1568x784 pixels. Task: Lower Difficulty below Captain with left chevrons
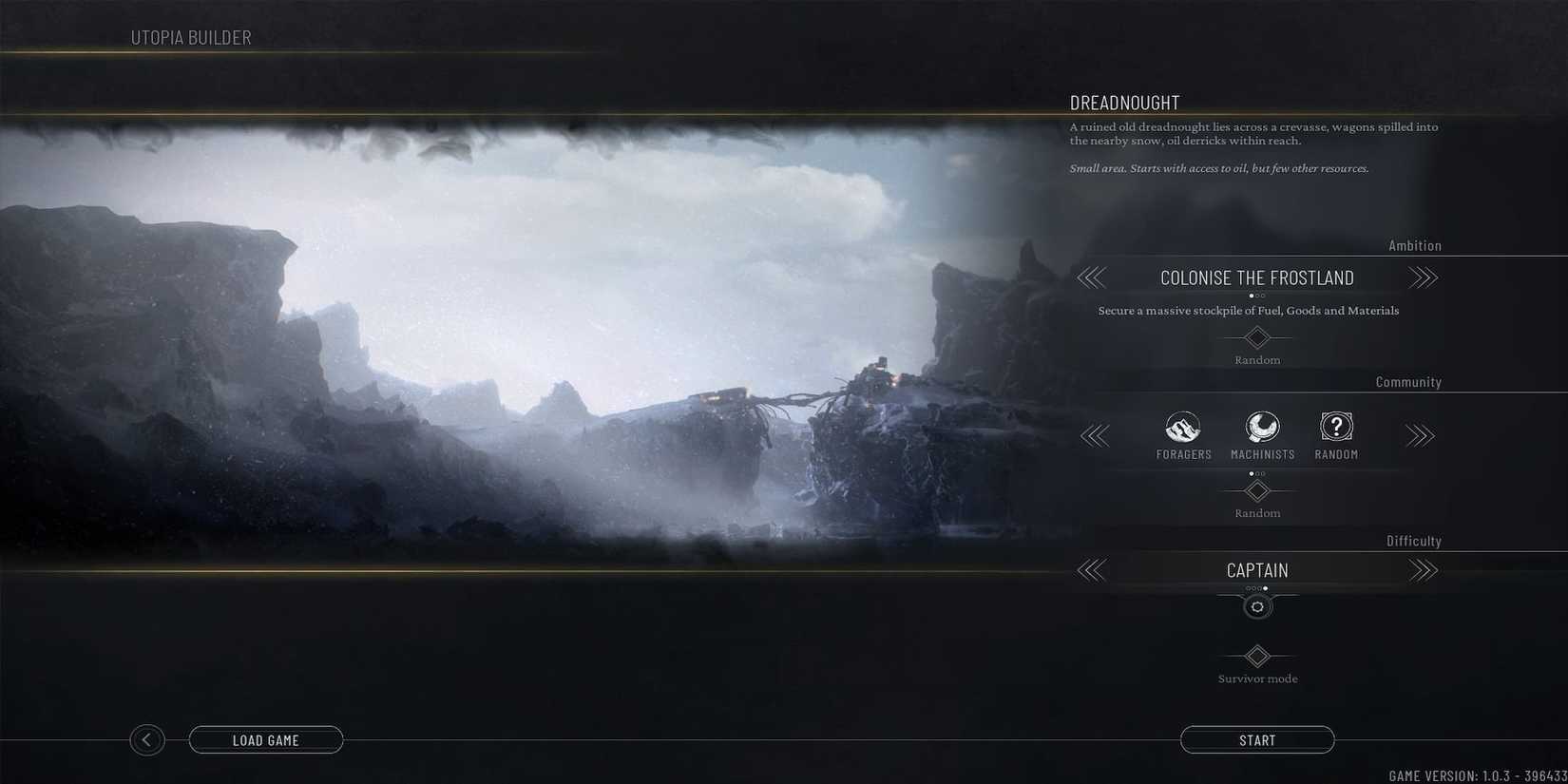pyautogui.click(x=1091, y=570)
